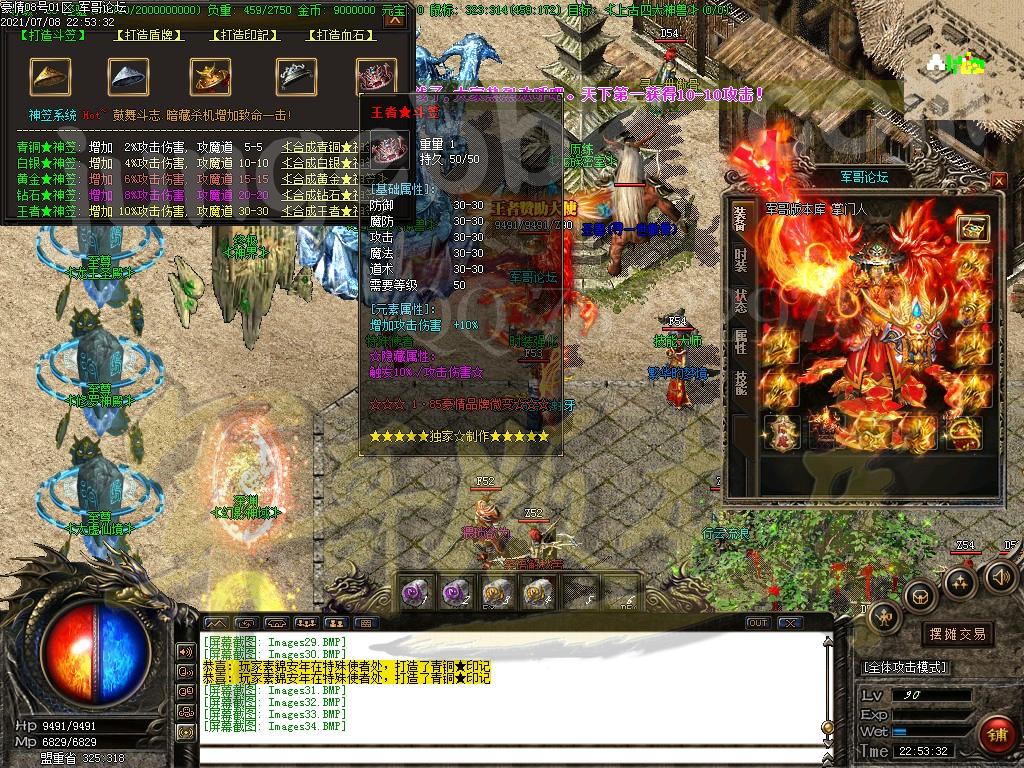This screenshot has height=768, width=1024.
Task: Close the character equipment panel
Action: (x=997, y=180)
